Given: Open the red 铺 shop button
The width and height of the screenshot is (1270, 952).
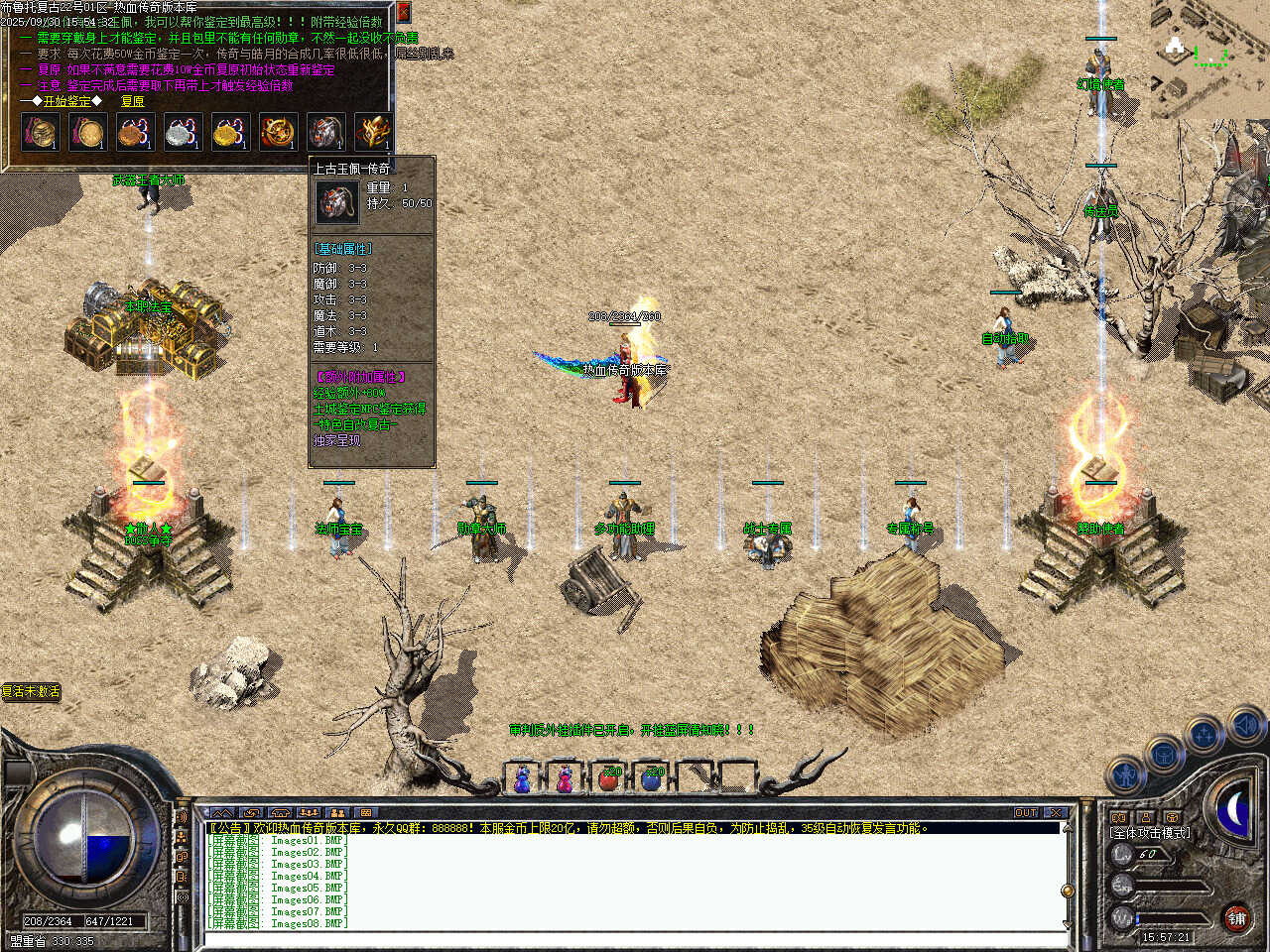Looking at the screenshot, I should click(x=1236, y=918).
